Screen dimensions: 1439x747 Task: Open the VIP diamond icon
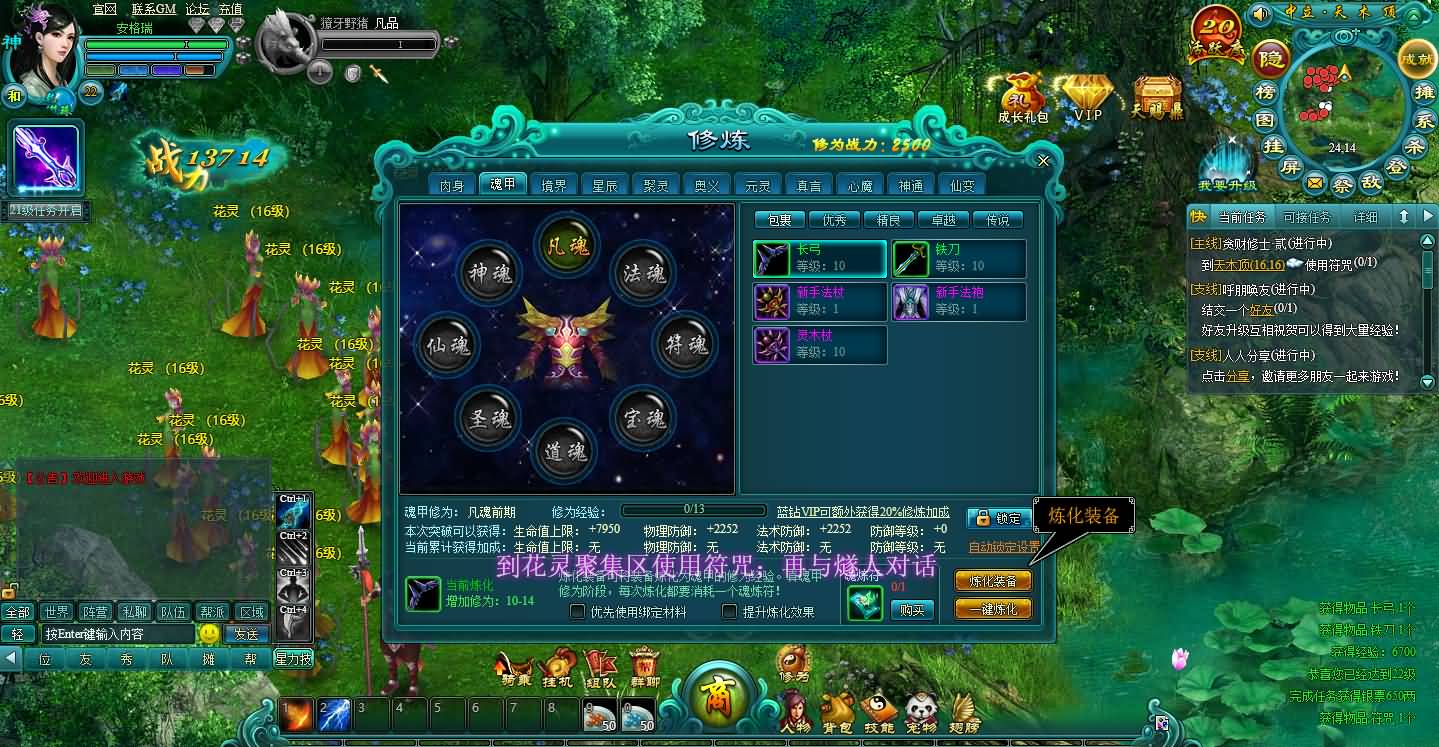pyautogui.click(x=1087, y=97)
